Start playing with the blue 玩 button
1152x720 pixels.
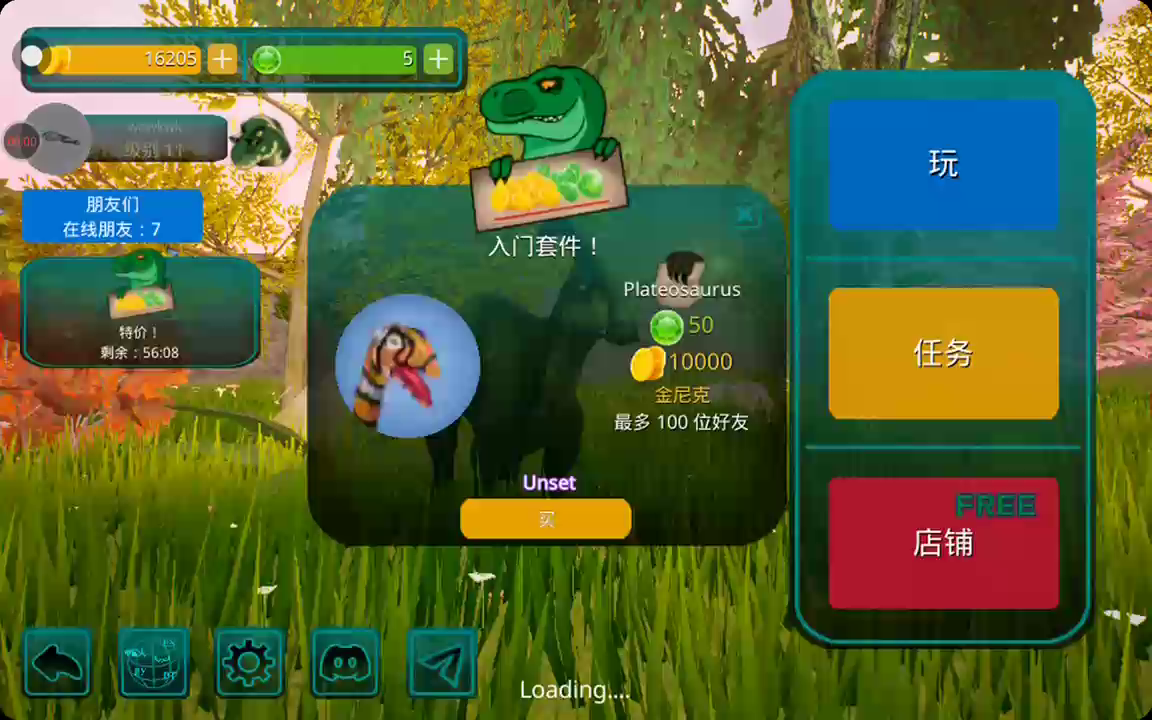[943, 164]
